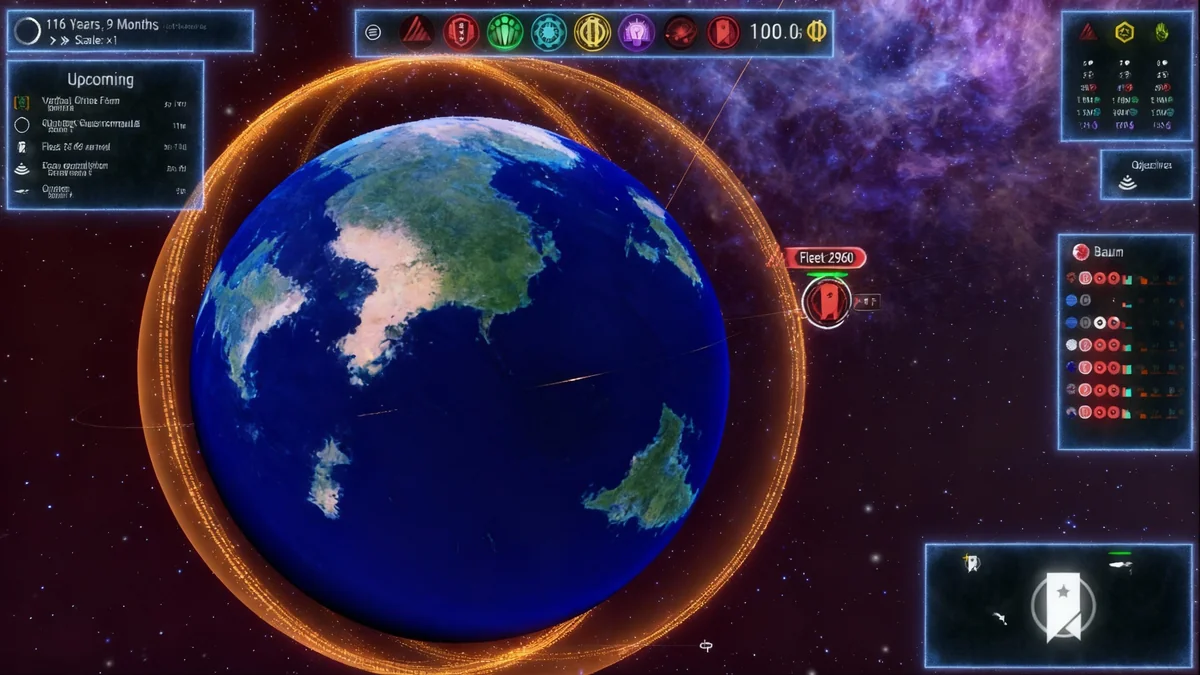The image size is (1200, 675).
Task: Select the purple lightbulb research icon
Action: (x=636, y=32)
